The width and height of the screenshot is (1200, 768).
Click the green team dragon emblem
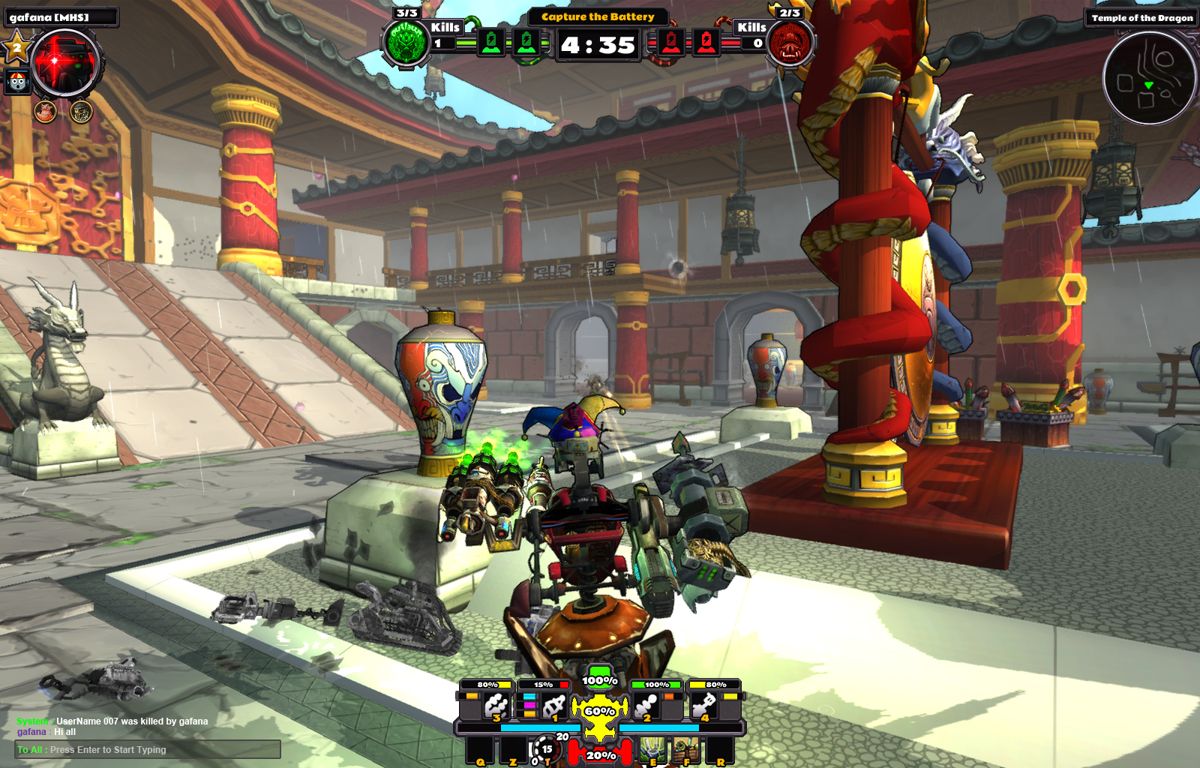(x=406, y=43)
